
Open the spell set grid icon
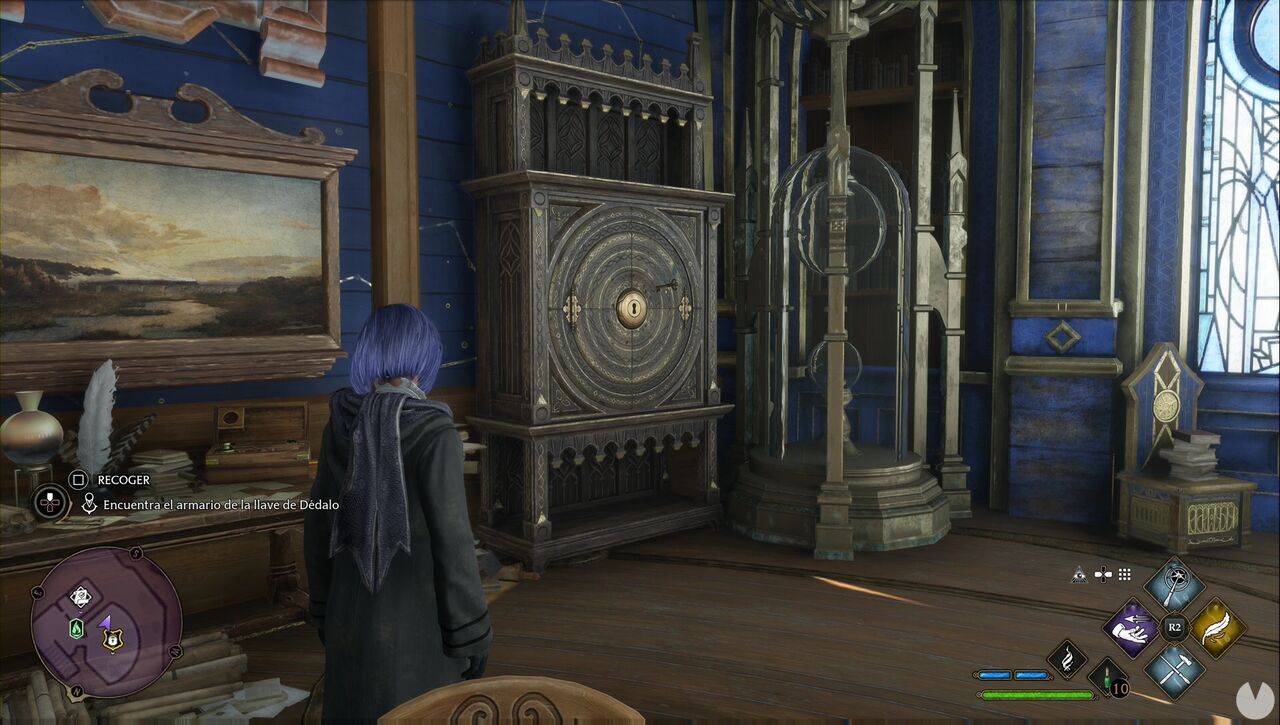click(x=1123, y=574)
